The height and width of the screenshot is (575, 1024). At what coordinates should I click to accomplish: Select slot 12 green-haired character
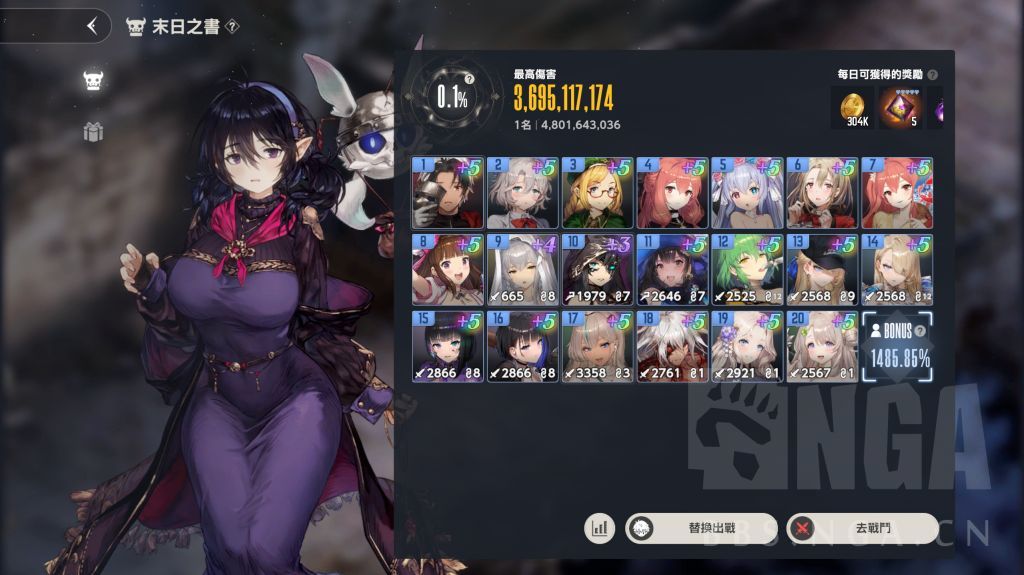747,269
